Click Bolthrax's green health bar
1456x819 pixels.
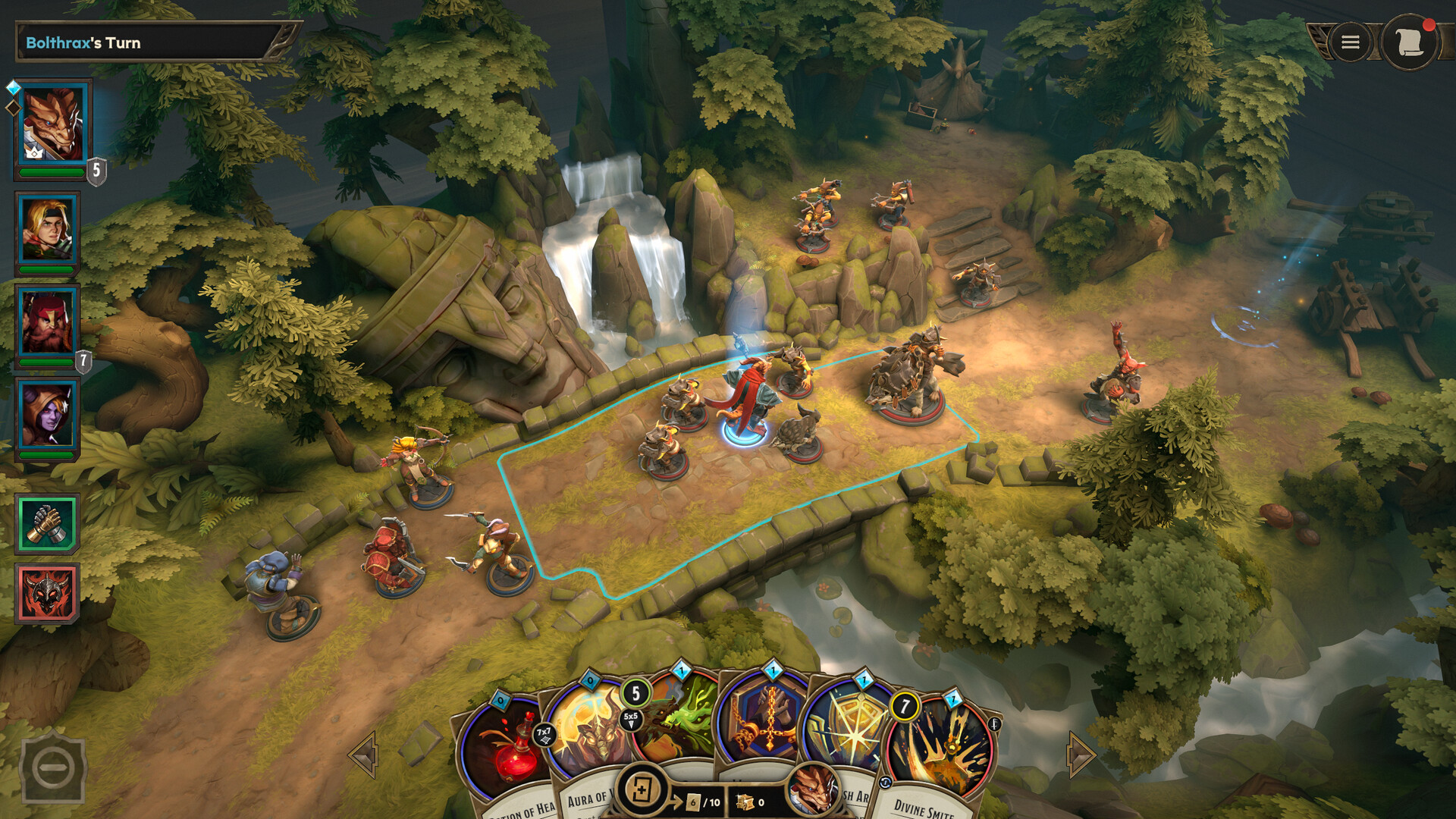click(52, 171)
